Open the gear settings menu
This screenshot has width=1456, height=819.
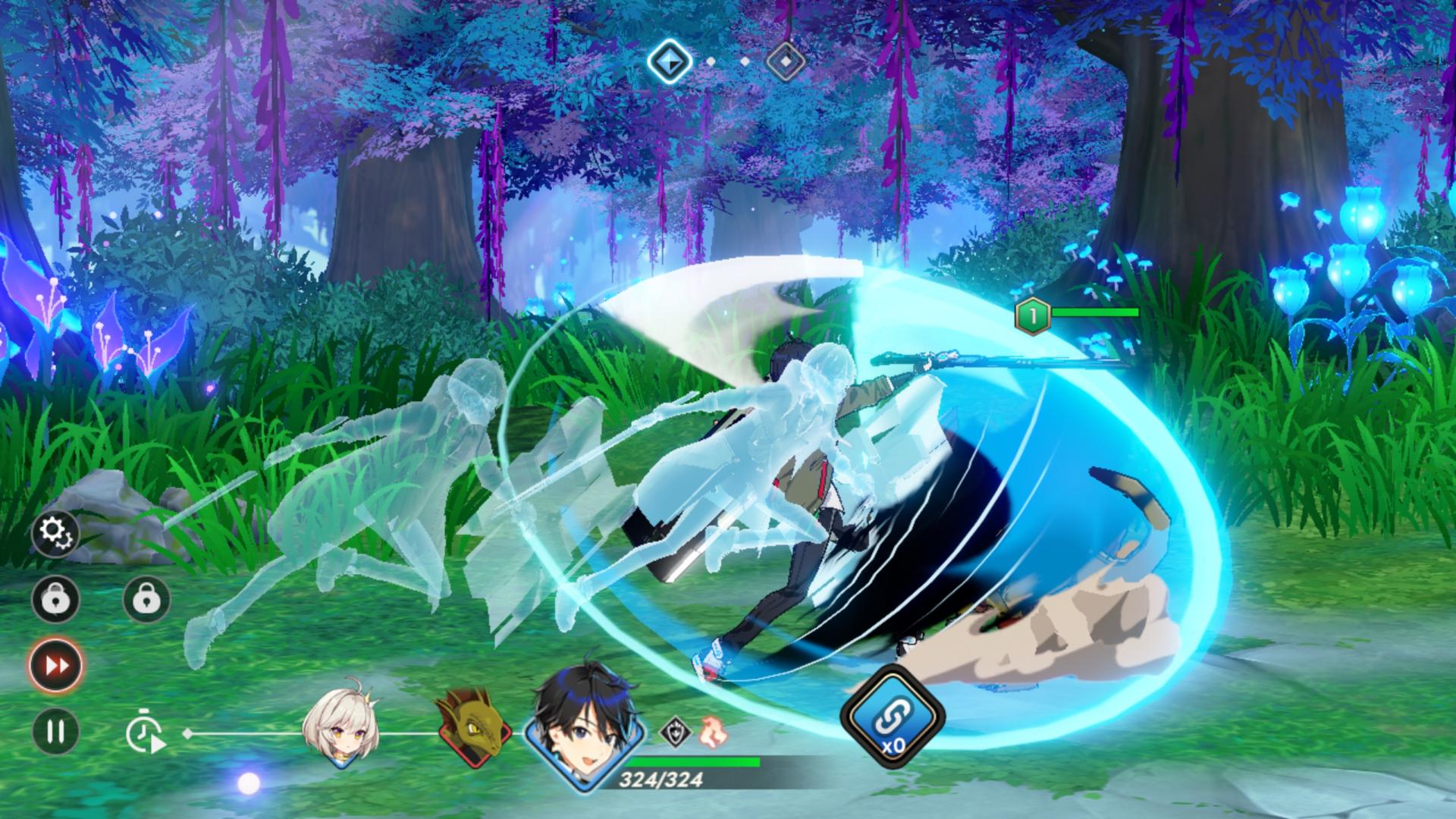pos(55,534)
